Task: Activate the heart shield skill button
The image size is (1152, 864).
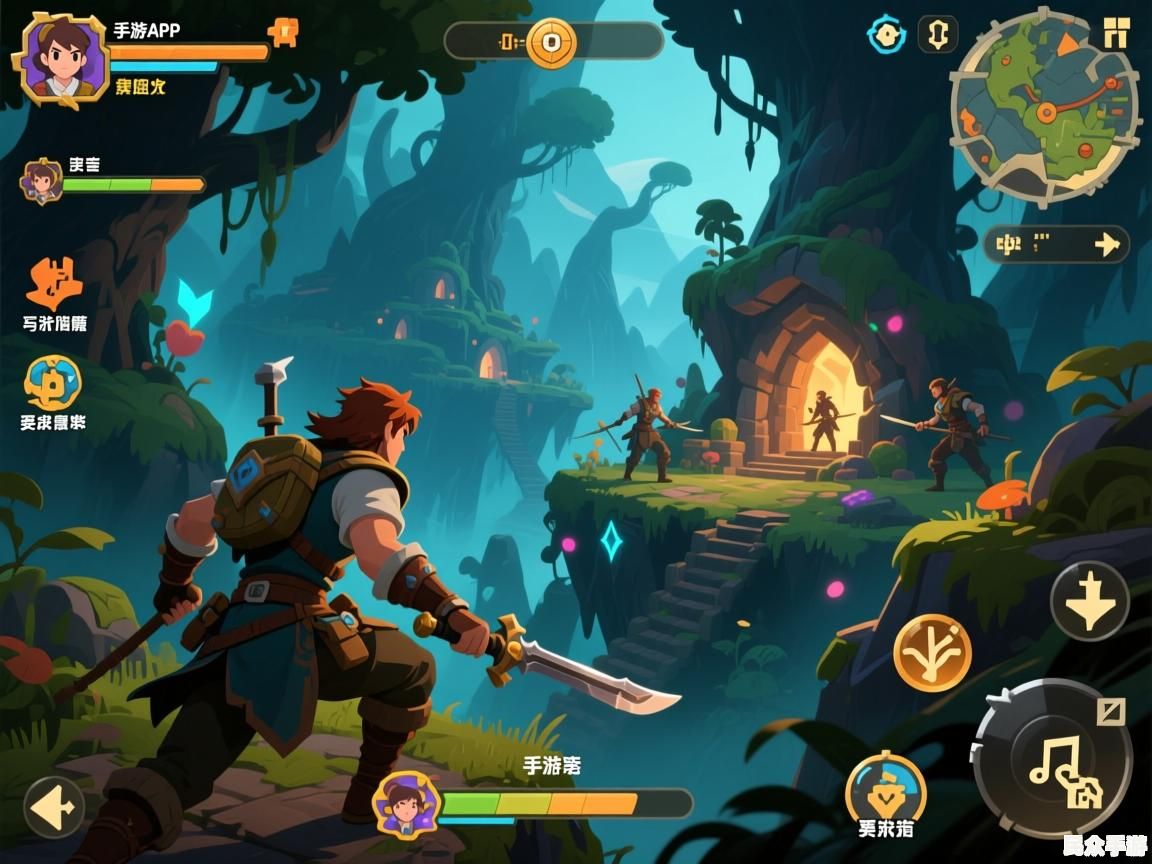Action: (x=885, y=792)
